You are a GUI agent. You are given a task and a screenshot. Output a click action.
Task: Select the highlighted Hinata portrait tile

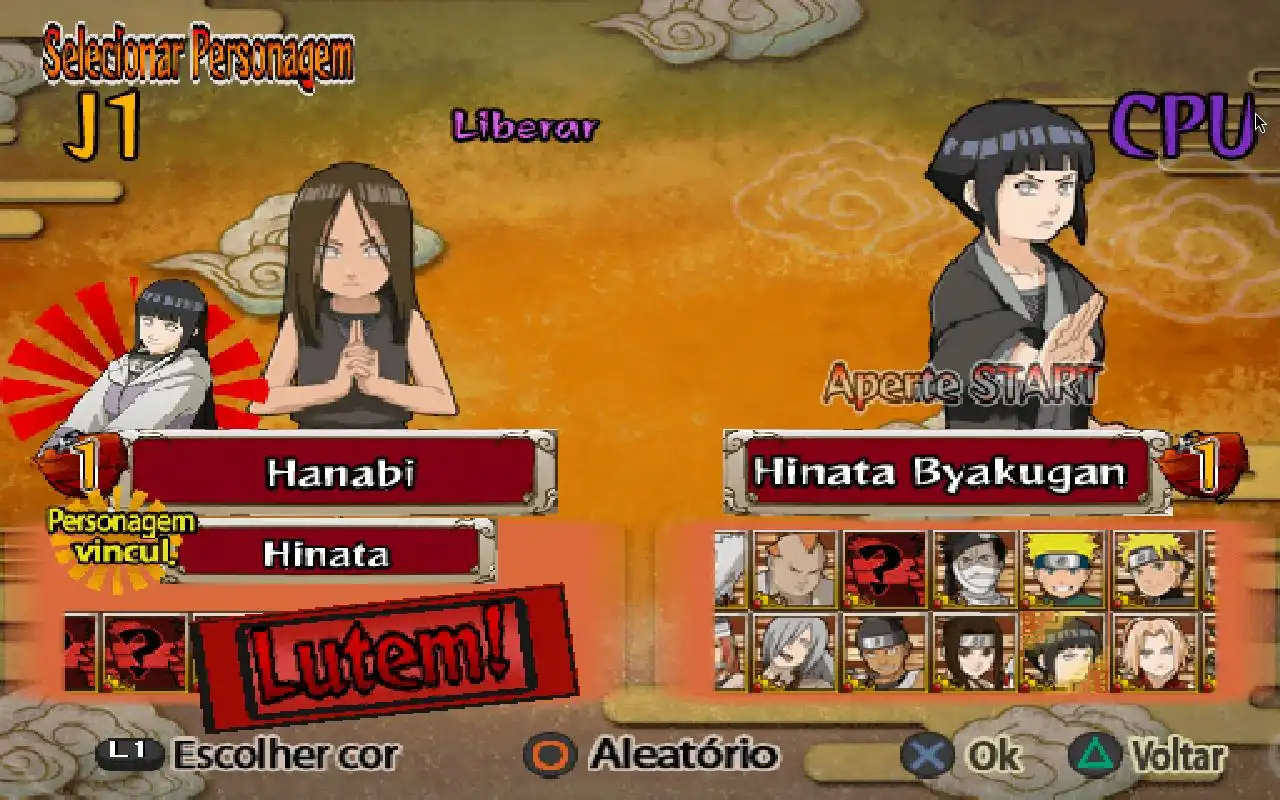[1064, 651]
